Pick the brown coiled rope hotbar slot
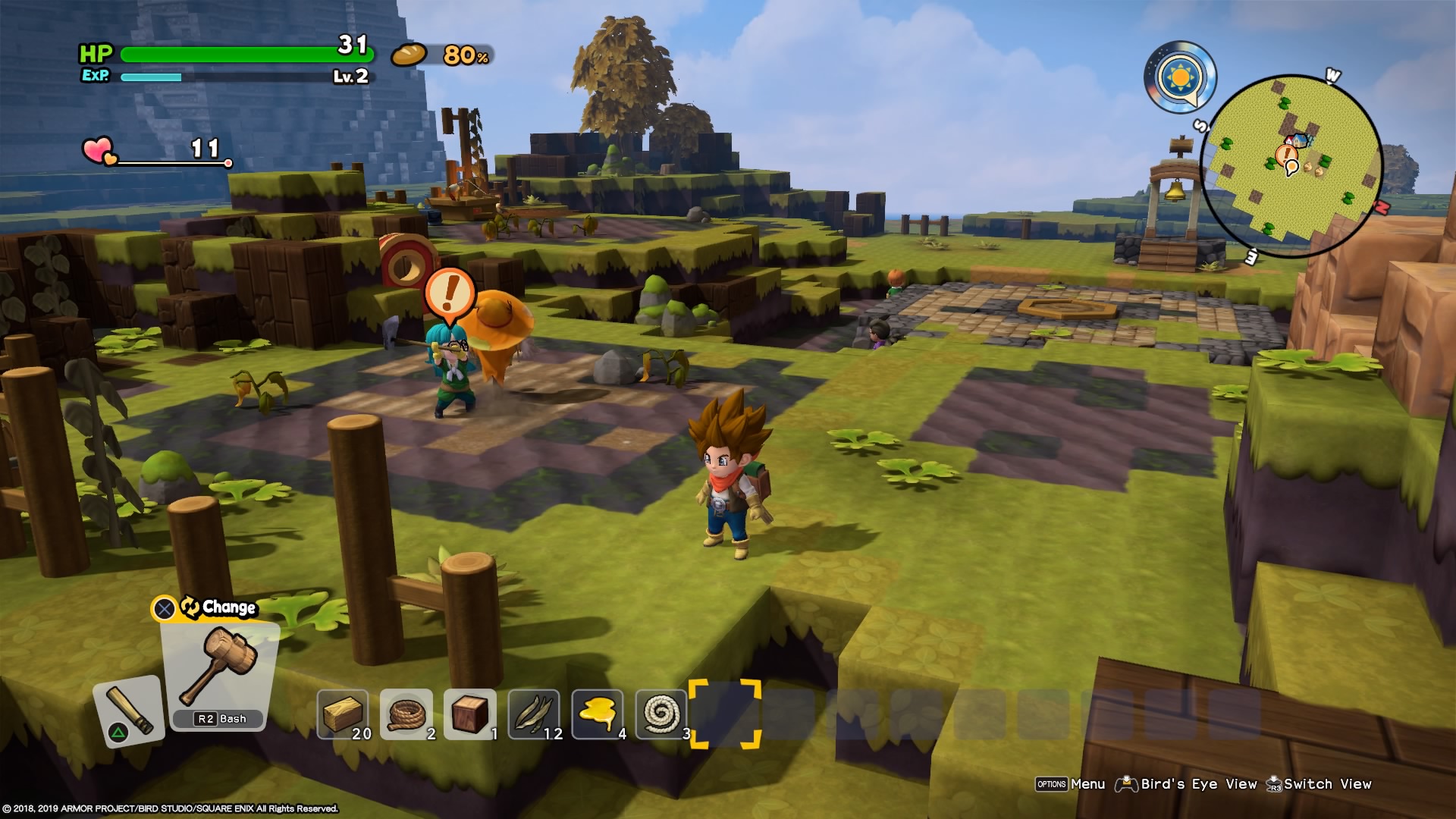The height and width of the screenshot is (819, 1456). [x=406, y=714]
